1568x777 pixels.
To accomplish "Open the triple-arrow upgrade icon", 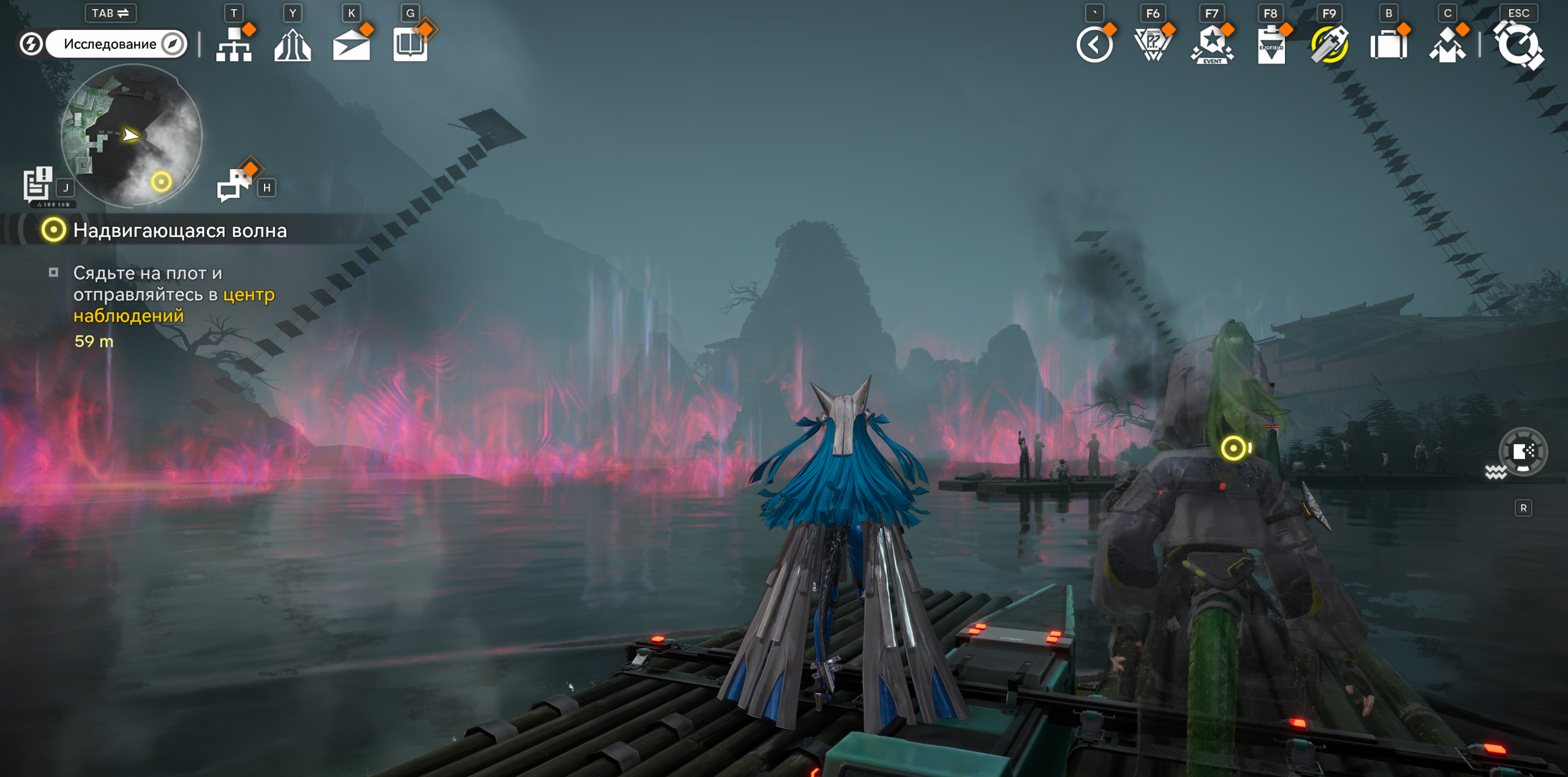I will point(292,45).
